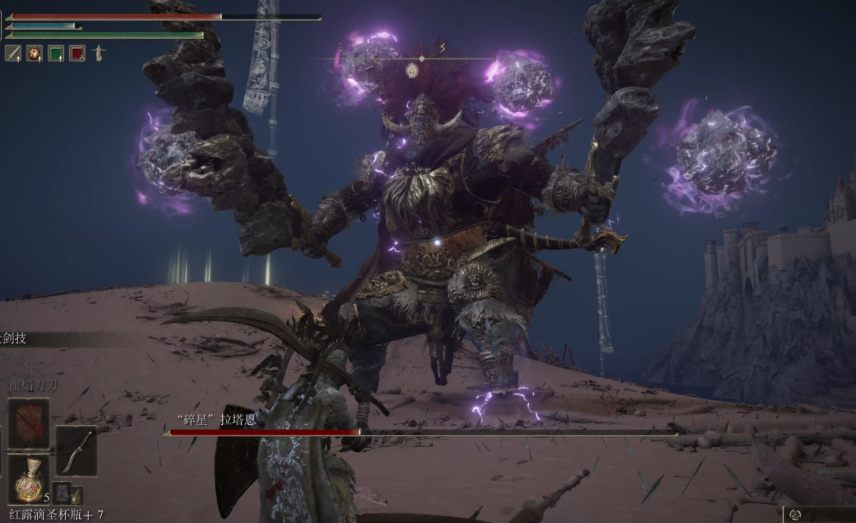Click the green stamina buff status icon
This screenshot has width=856, height=523.
pos(56,53)
